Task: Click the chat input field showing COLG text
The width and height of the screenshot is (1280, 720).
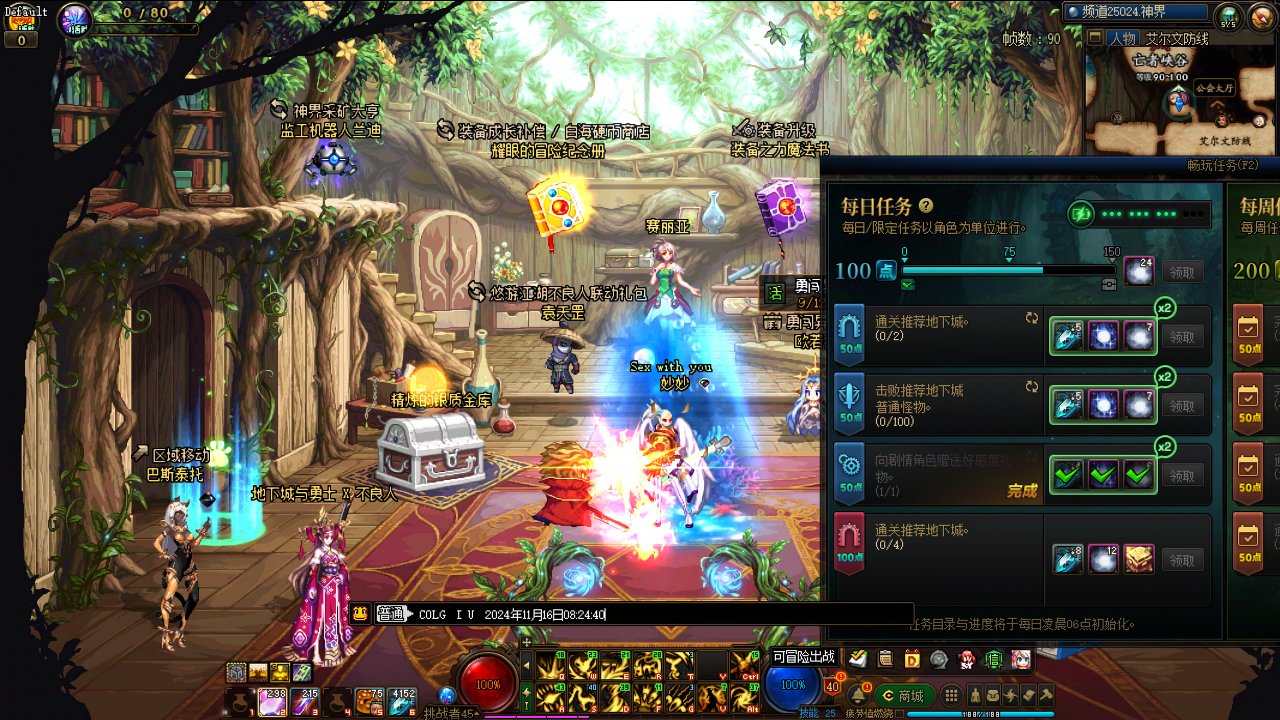Action: [x=660, y=615]
